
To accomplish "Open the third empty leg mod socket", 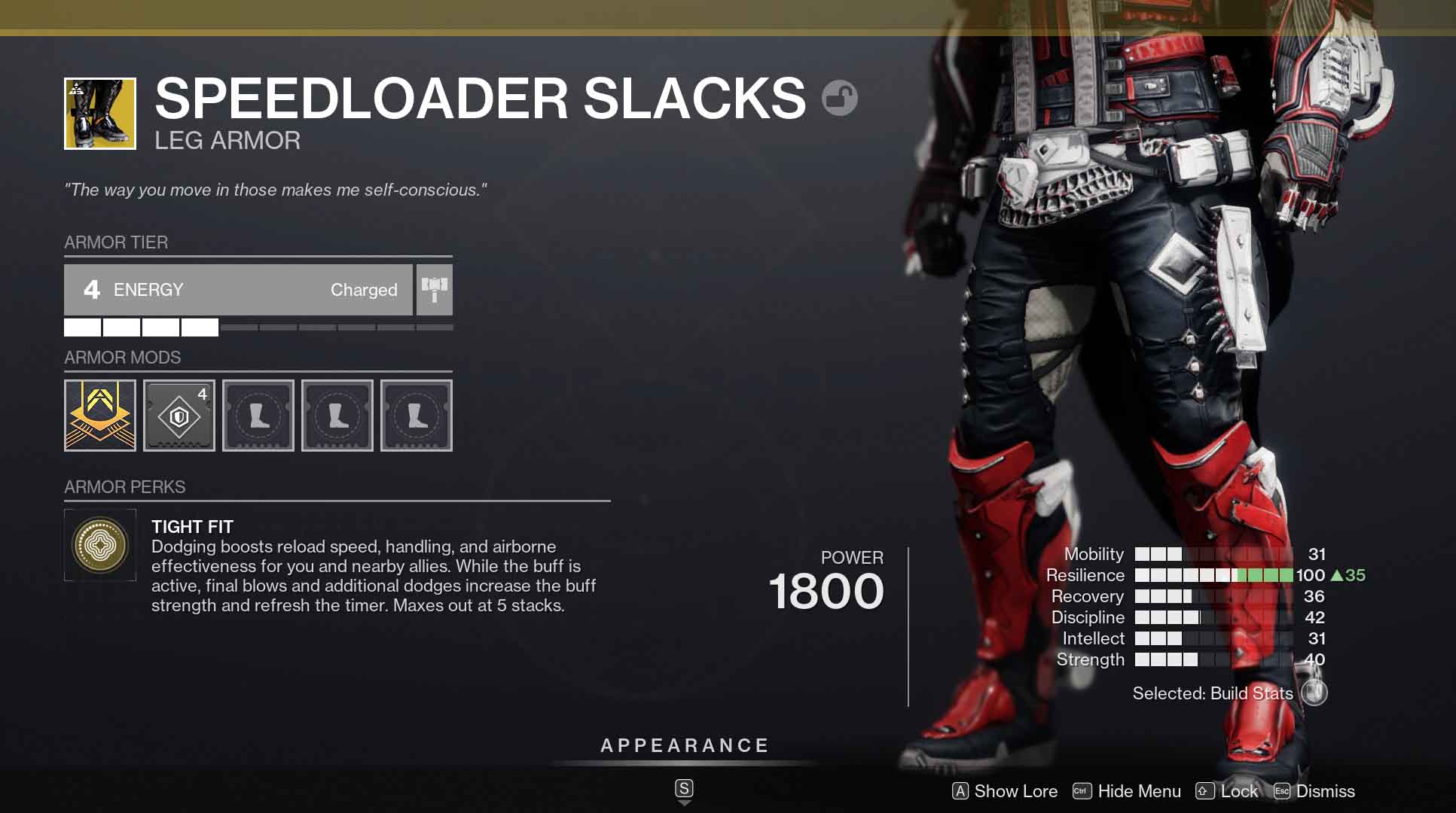I will pos(416,415).
